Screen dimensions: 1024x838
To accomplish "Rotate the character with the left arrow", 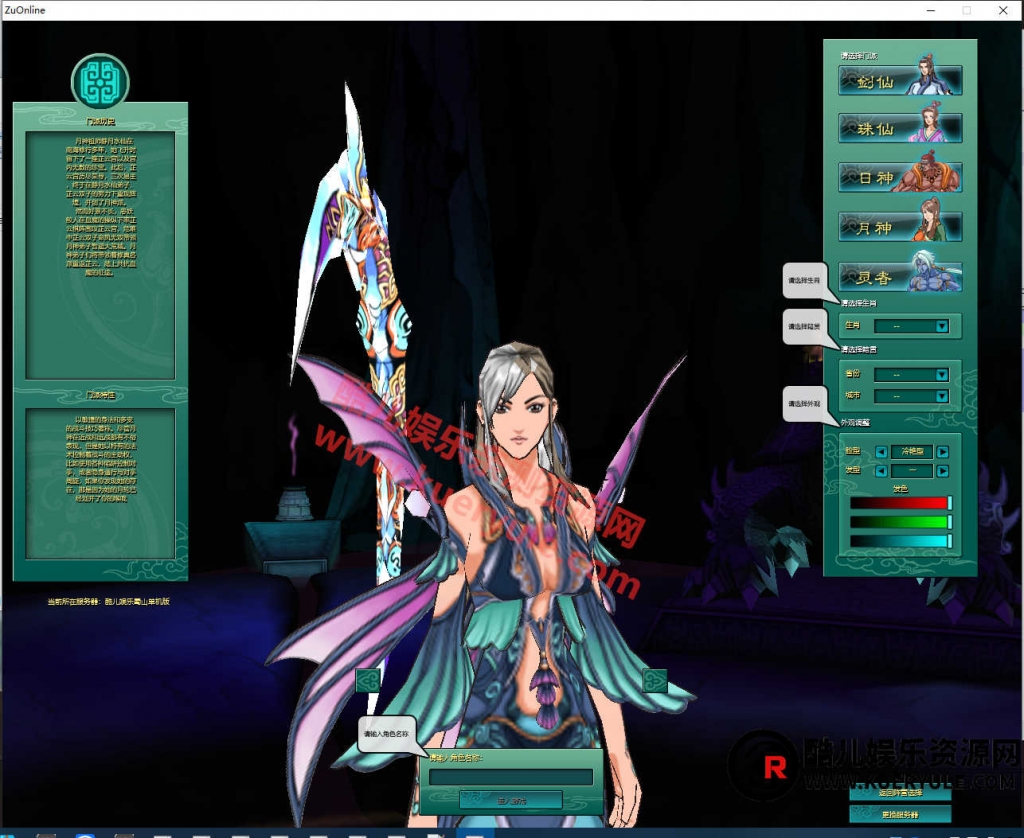I will 368,680.
